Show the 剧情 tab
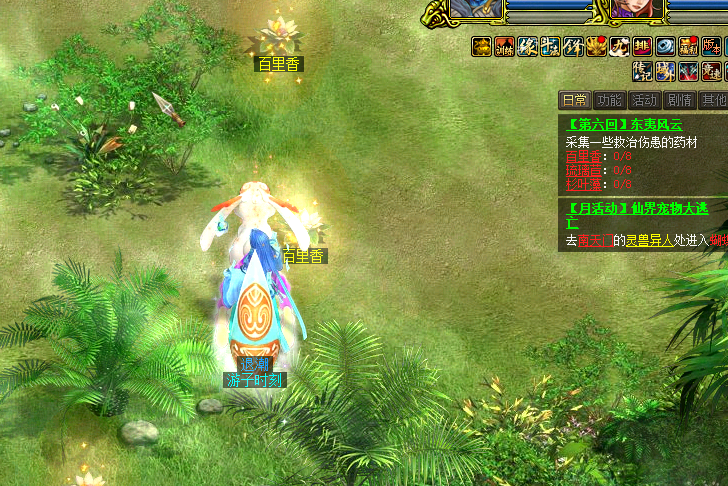728x486 pixels. 680,100
